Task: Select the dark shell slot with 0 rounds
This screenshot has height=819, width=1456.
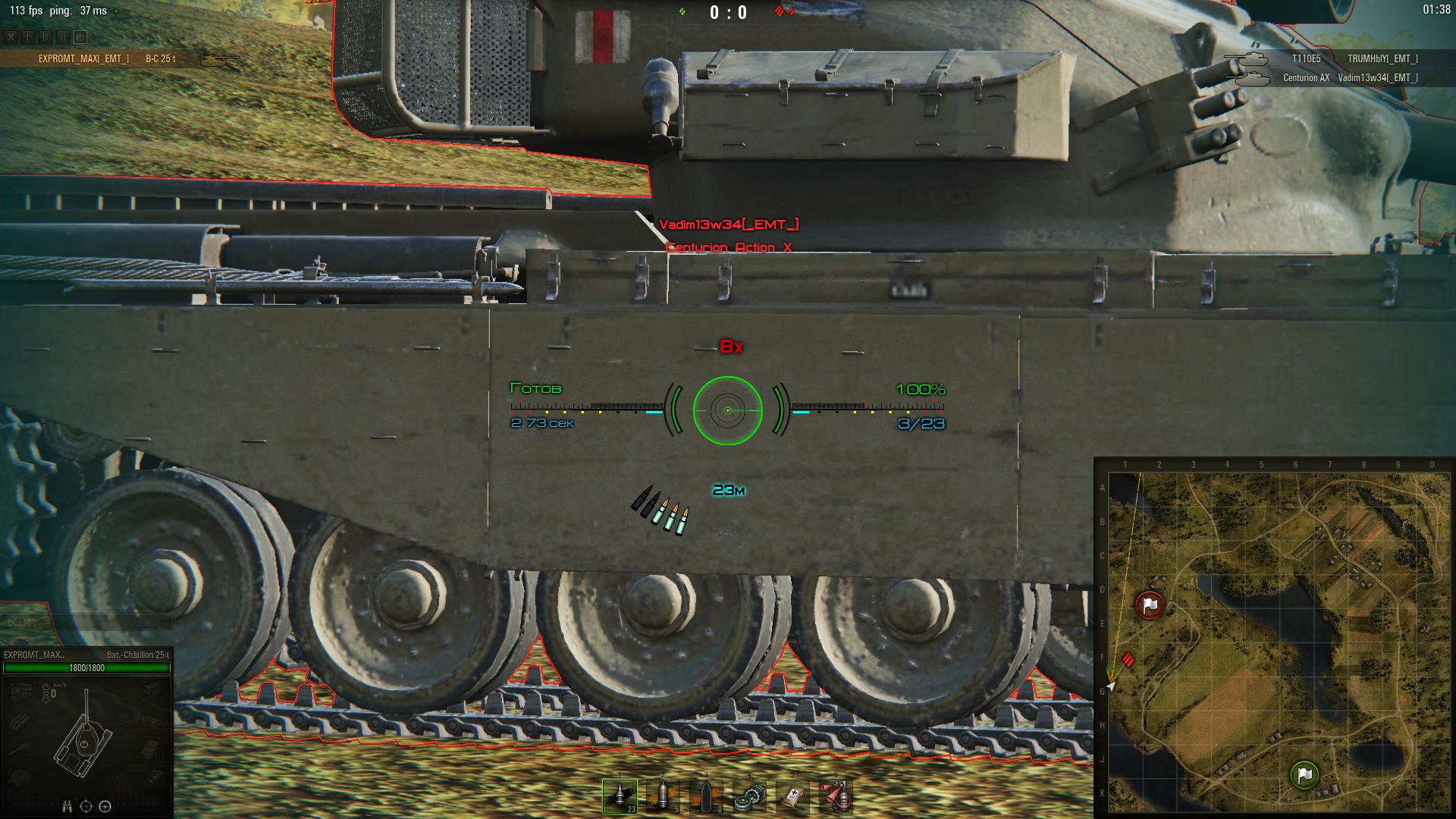Action: [706, 795]
